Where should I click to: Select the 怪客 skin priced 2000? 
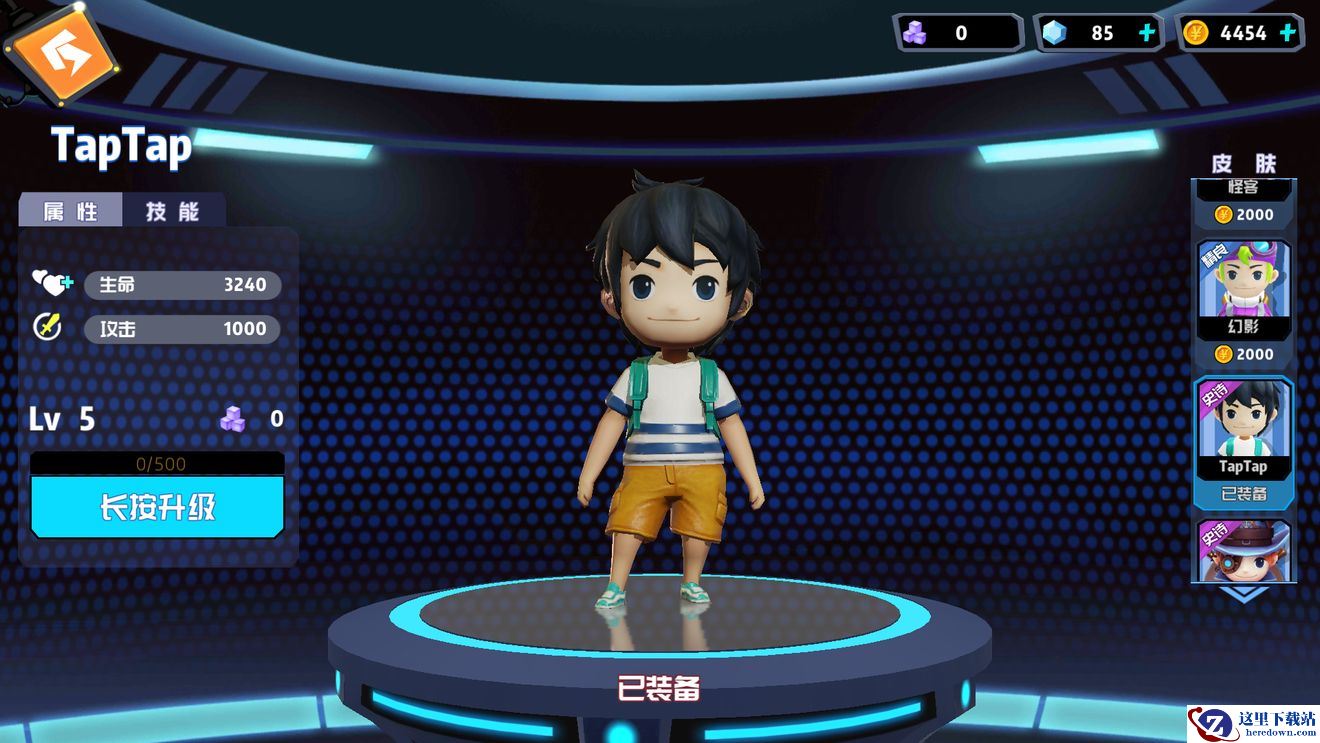tap(1244, 201)
